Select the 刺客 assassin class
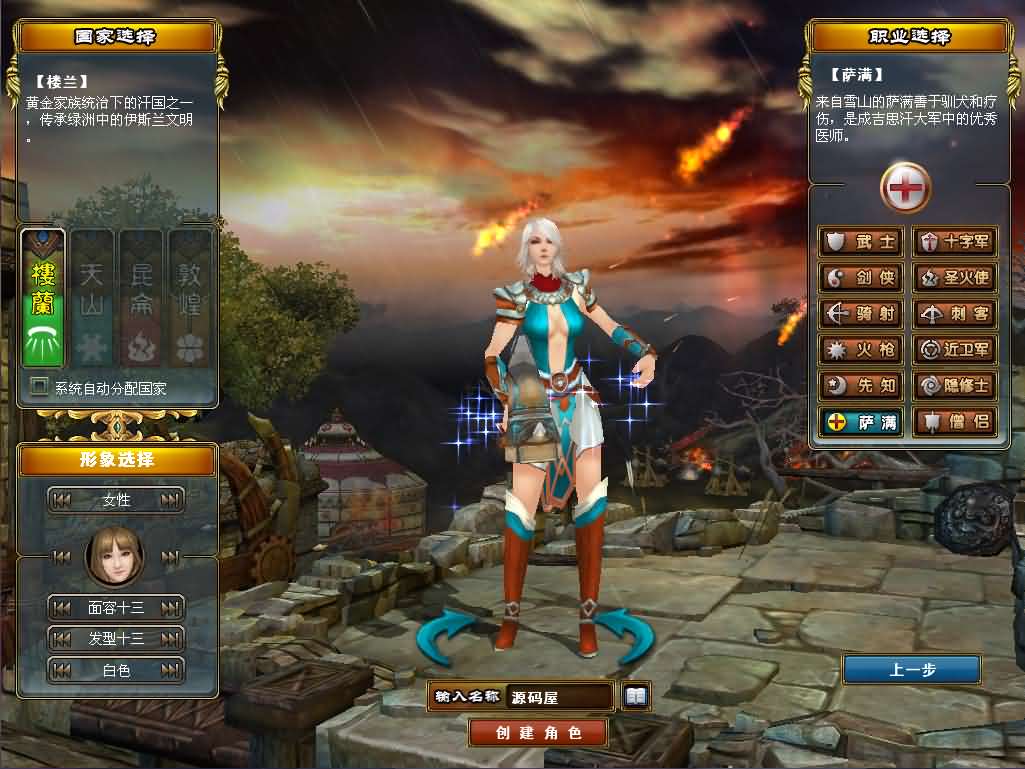The width and height of the screenshot is (1025, 769). tap(955, 314)
